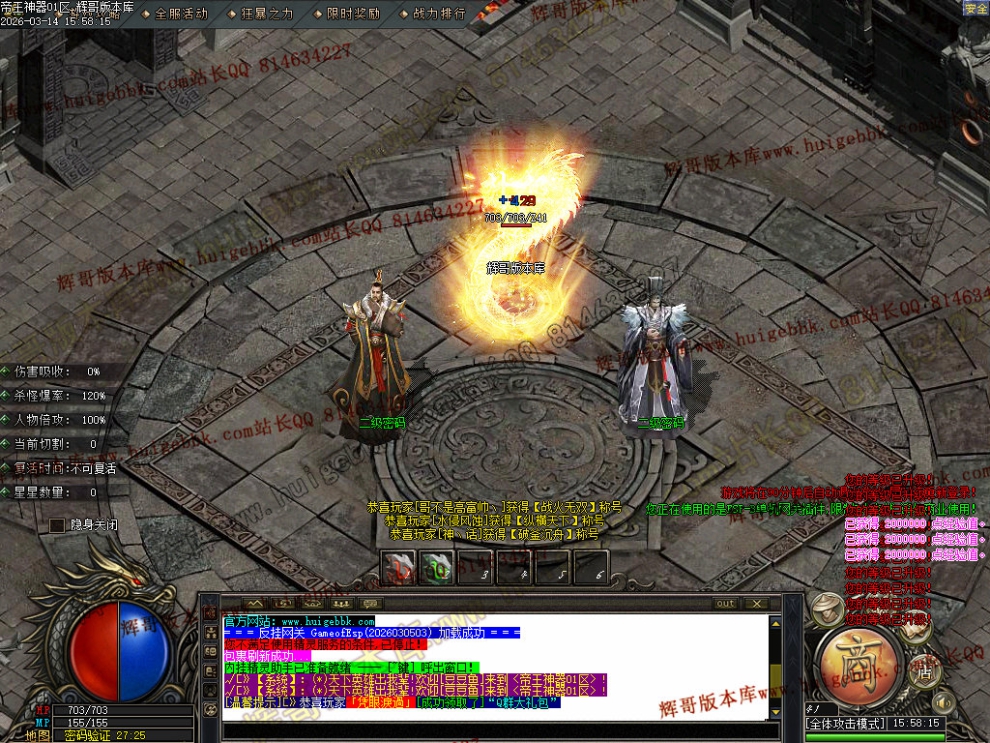Image resolution: width=990 pixels, height=743 pixels.
Task: Select the red item in hotbar slot one
Action: [398, 568]
